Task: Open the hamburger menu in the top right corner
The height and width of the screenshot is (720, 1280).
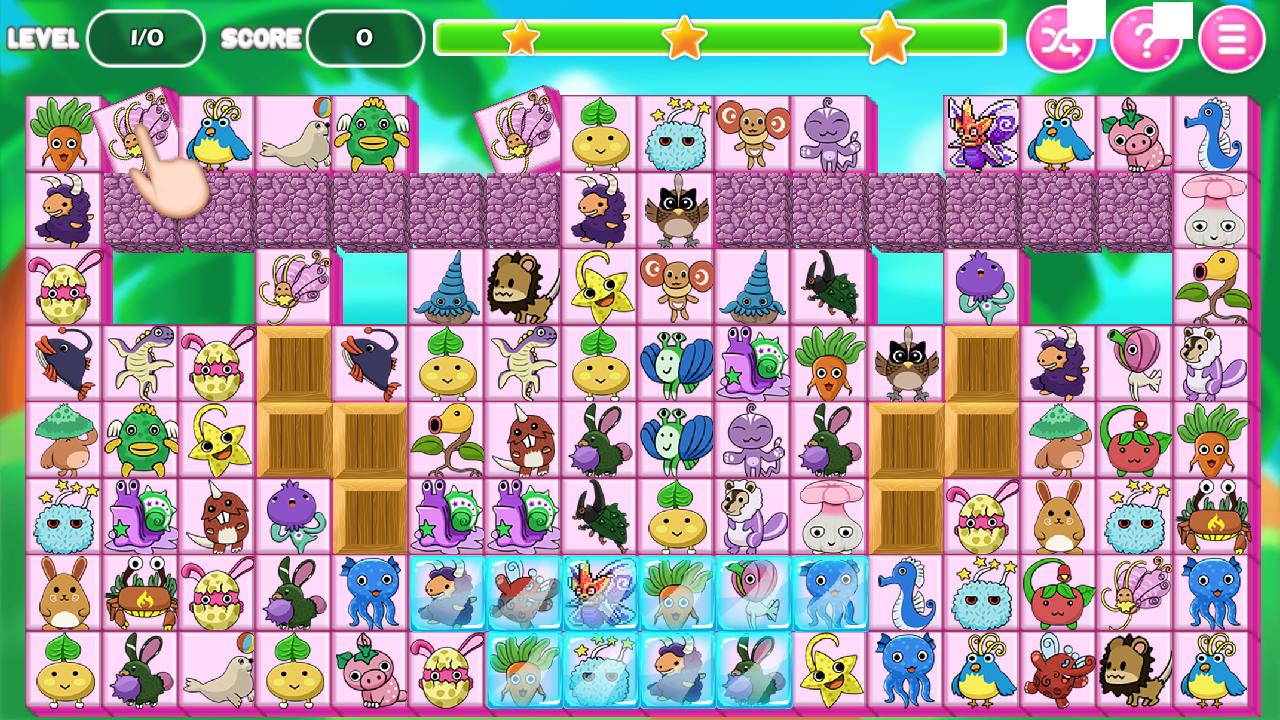Action: pos(1233,38)
